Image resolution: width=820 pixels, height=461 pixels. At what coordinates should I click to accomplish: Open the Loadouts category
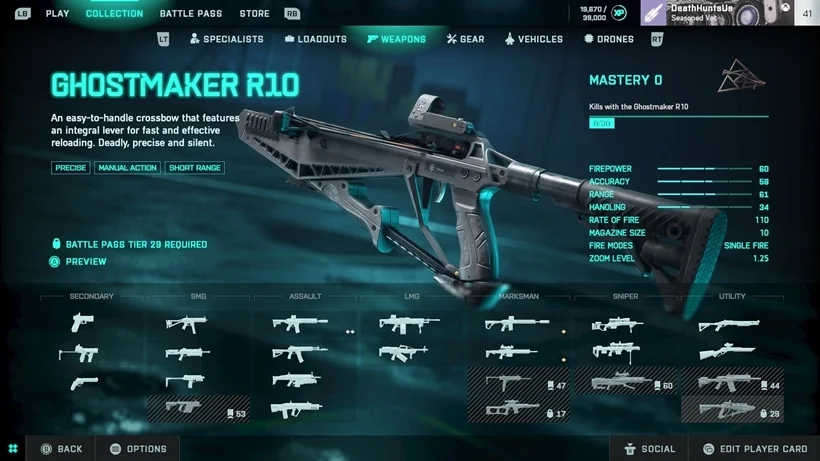(315, 39)
